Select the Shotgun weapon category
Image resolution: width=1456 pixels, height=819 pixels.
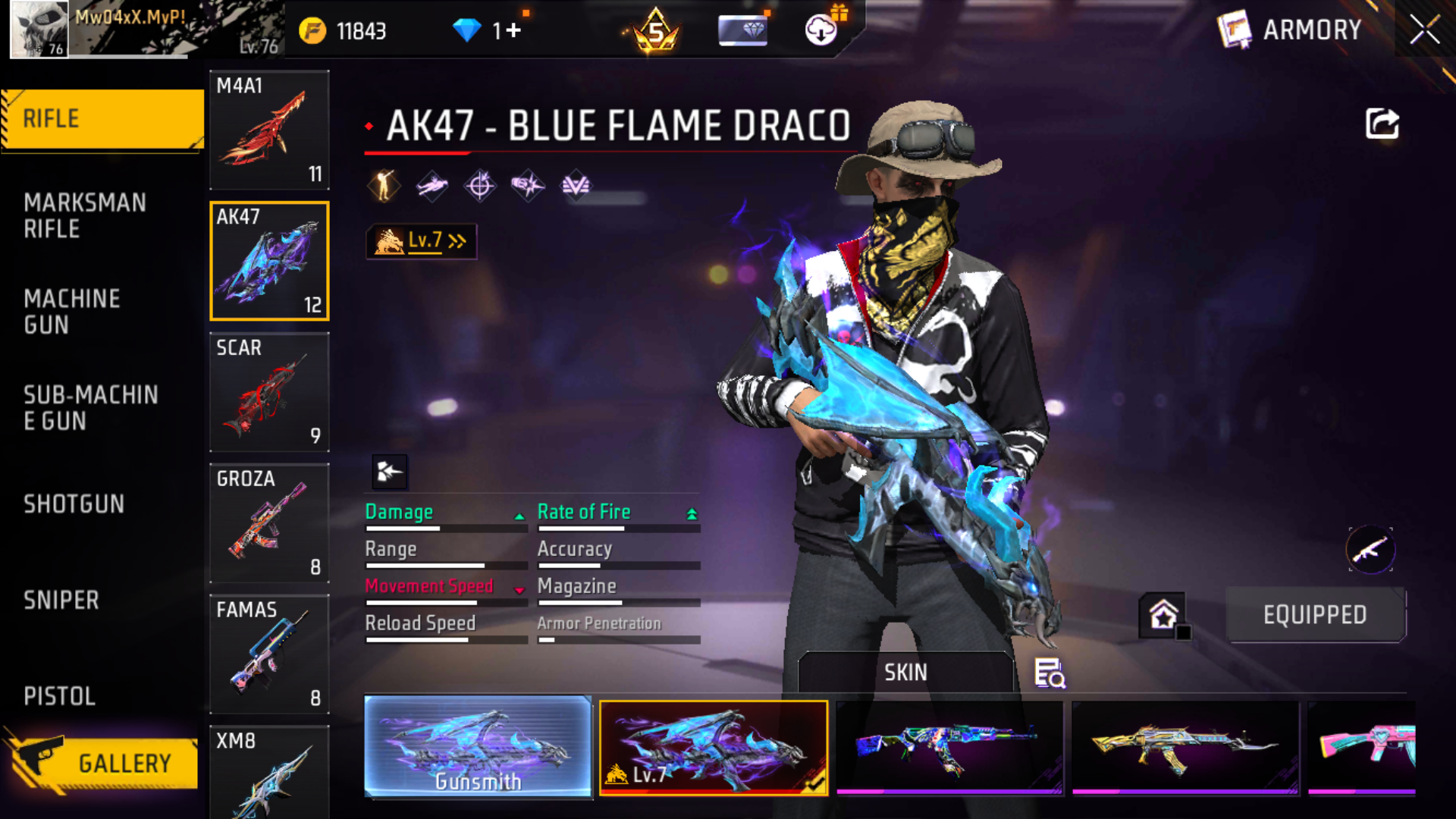point(74,504)
